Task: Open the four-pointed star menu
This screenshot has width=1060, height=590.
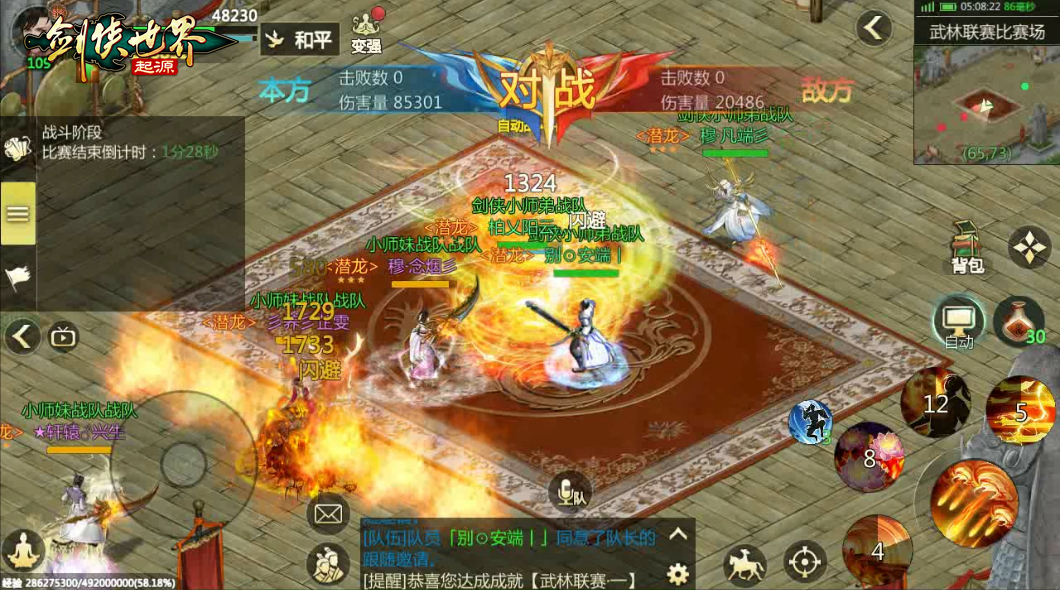Action: point(1029,246)
